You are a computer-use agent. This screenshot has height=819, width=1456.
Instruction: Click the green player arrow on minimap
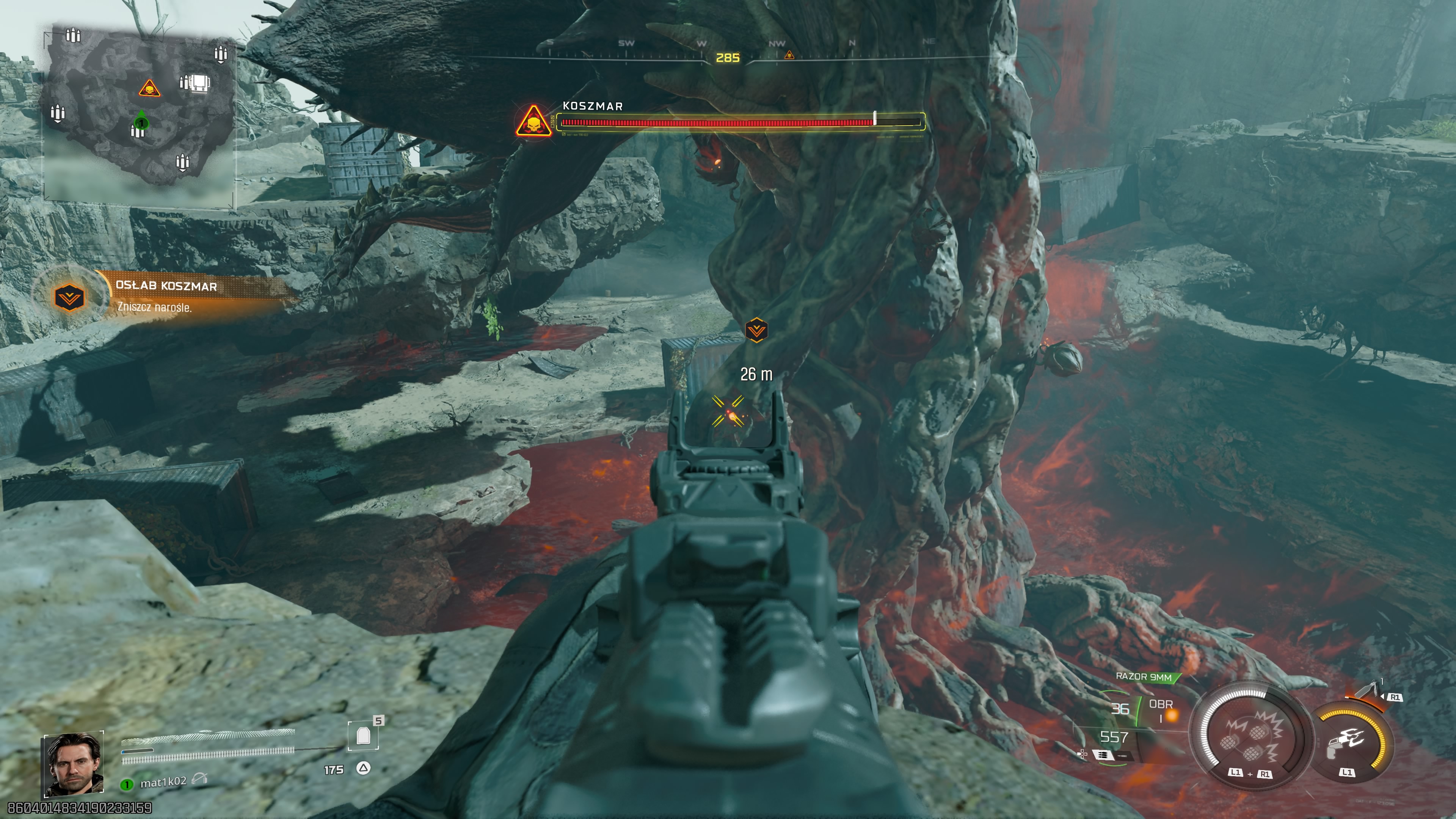[141, 121]
